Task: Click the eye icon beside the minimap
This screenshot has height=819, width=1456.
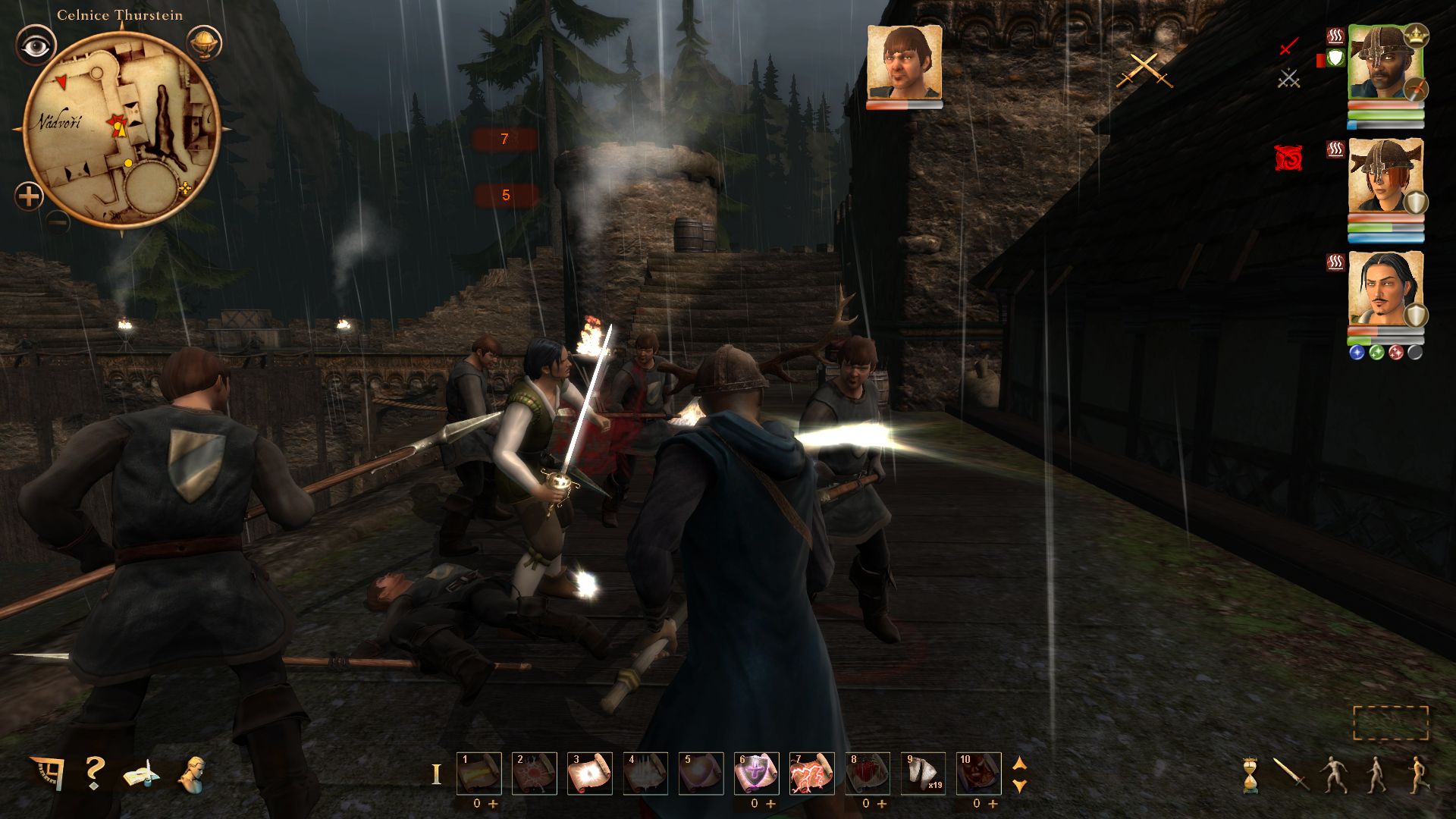Action: [x=35, y=45]
